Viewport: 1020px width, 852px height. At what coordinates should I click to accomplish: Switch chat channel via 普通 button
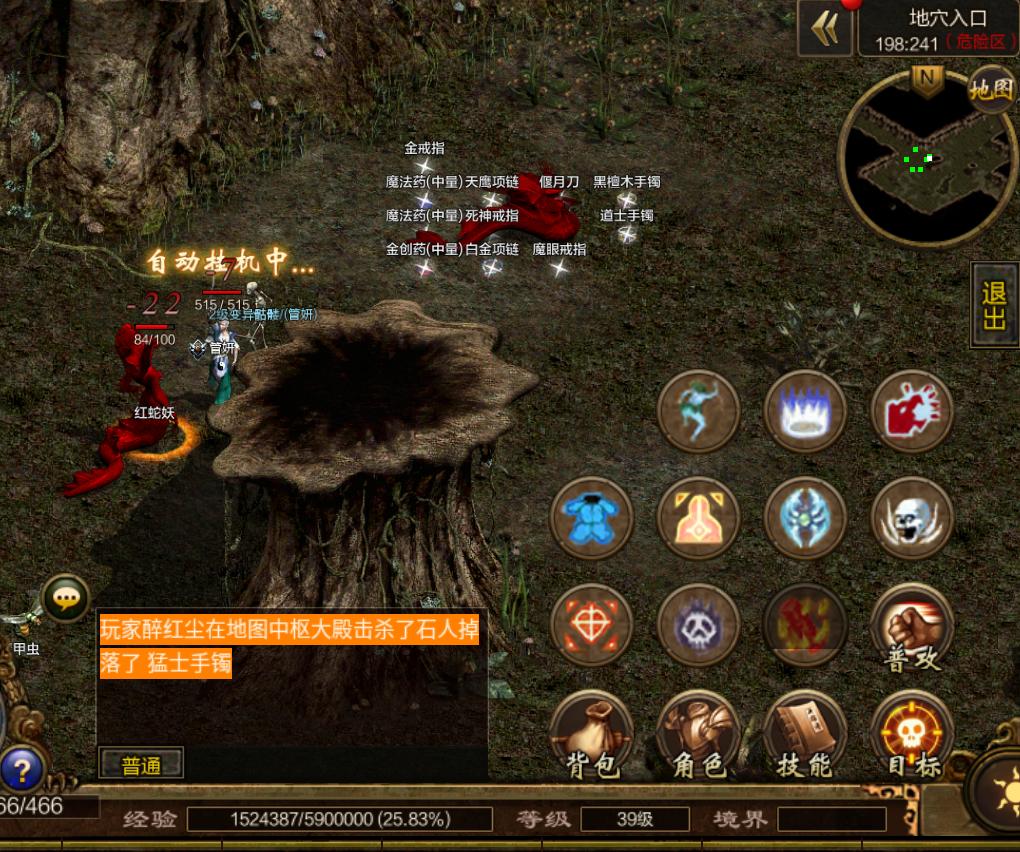(x=141, y=765)
